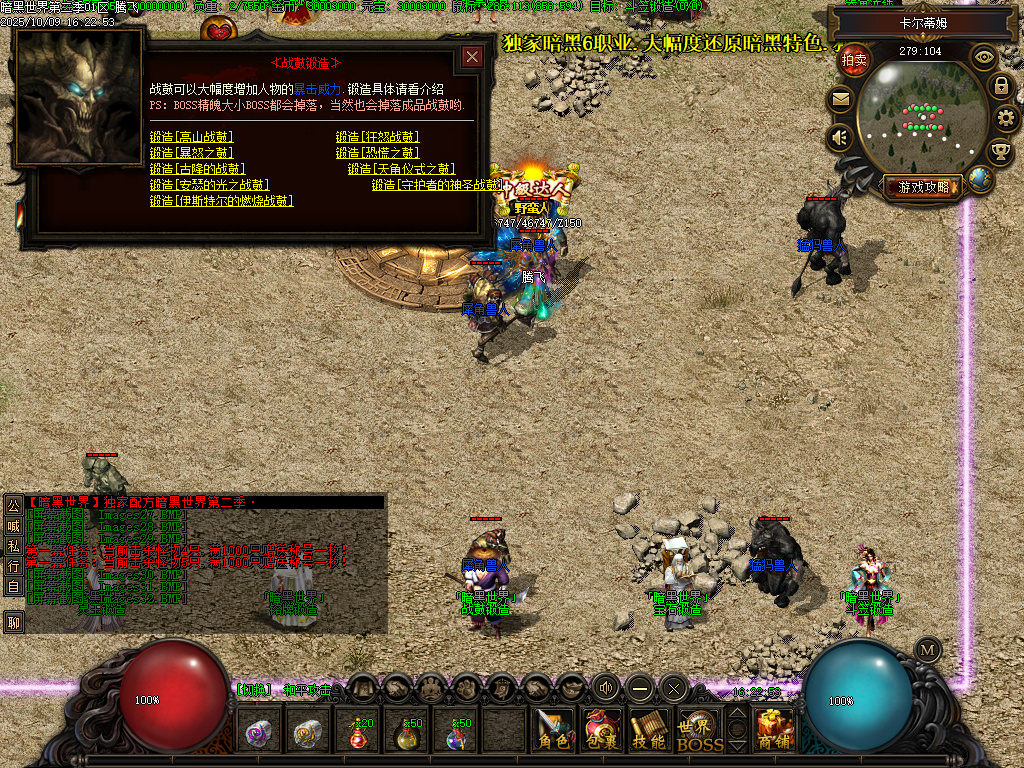1024x768 pixels.
Task: Click the eye visibility icon
Action: pos(984,57)
